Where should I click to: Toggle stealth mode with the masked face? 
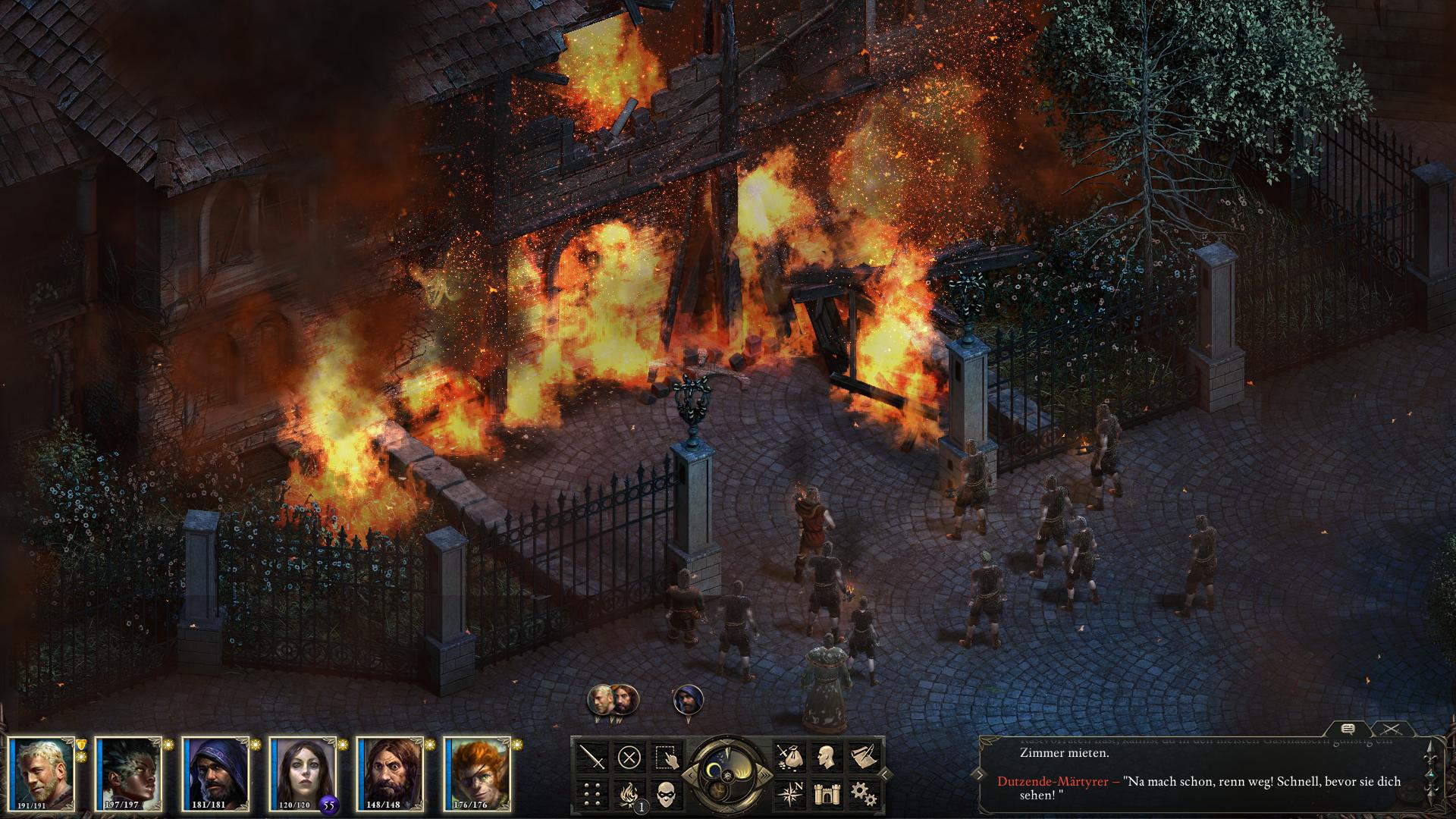(x=665, y=793)
